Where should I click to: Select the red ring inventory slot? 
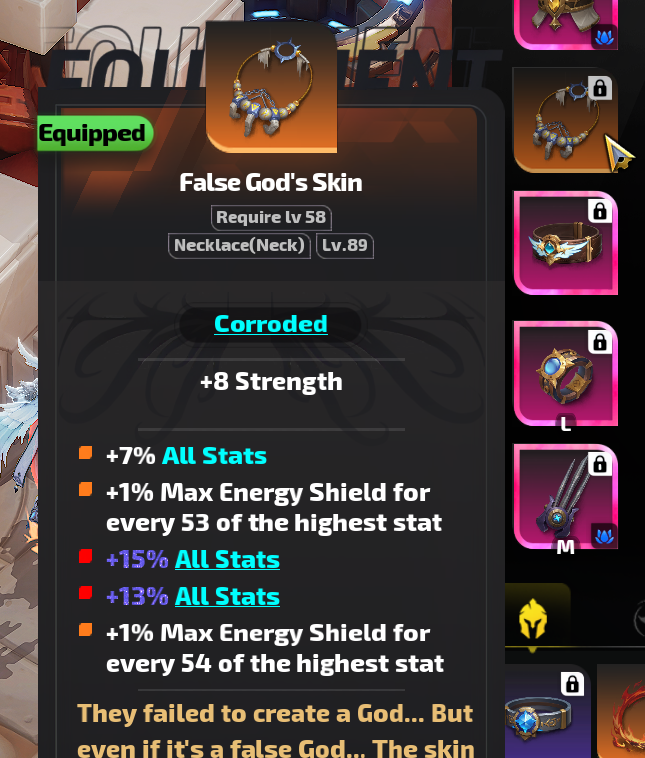pos(624,712)
